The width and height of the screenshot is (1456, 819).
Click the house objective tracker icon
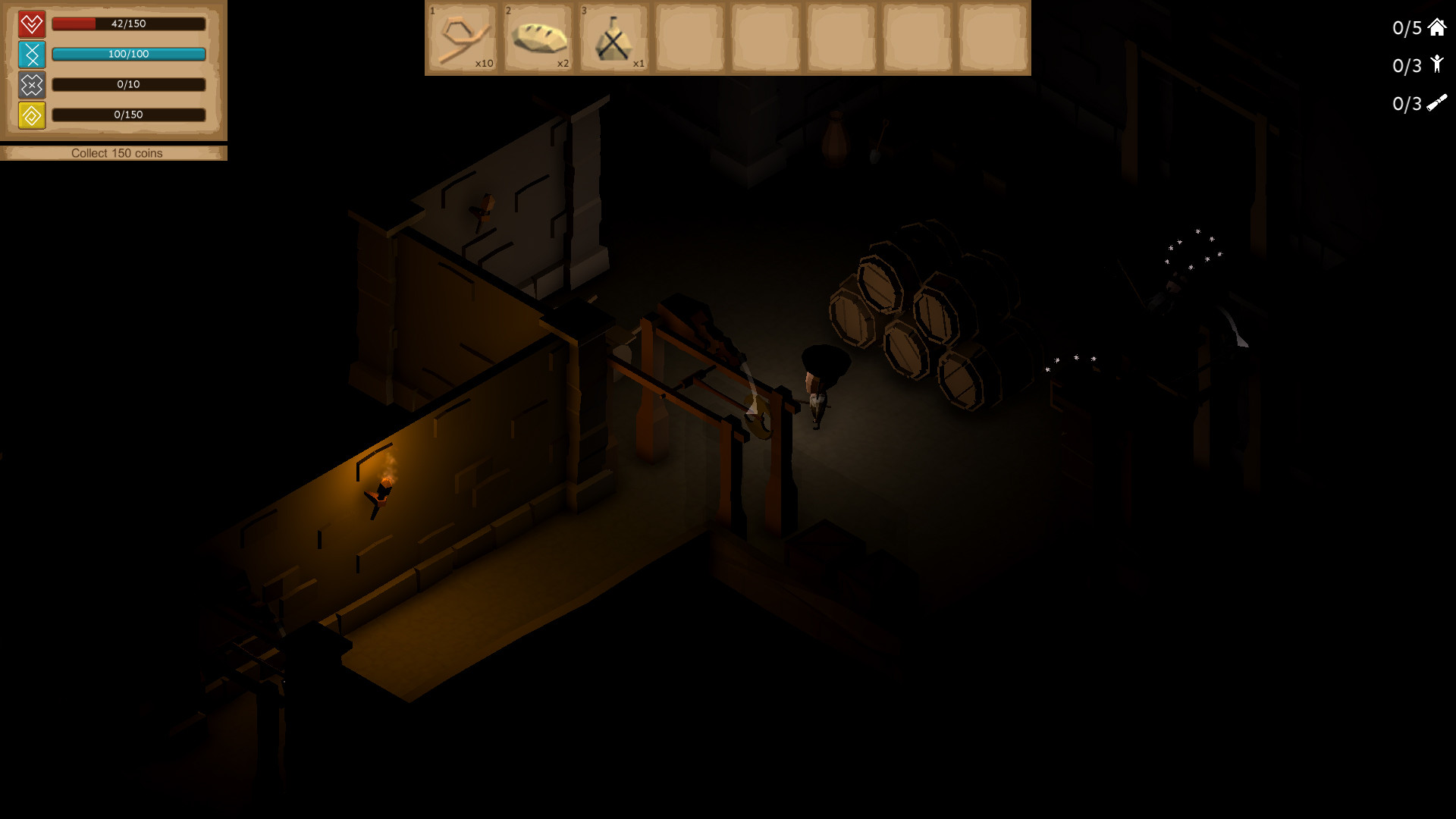[1436, 28]
